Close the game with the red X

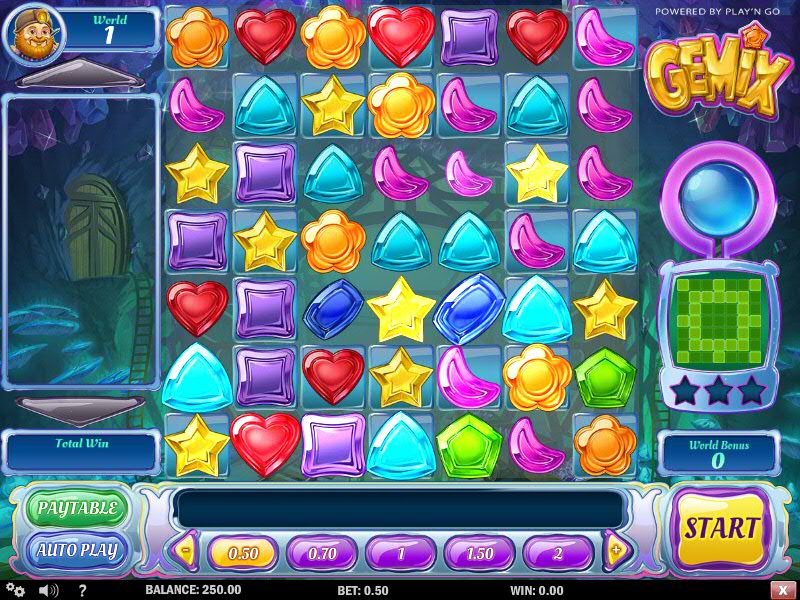(781, 590)
